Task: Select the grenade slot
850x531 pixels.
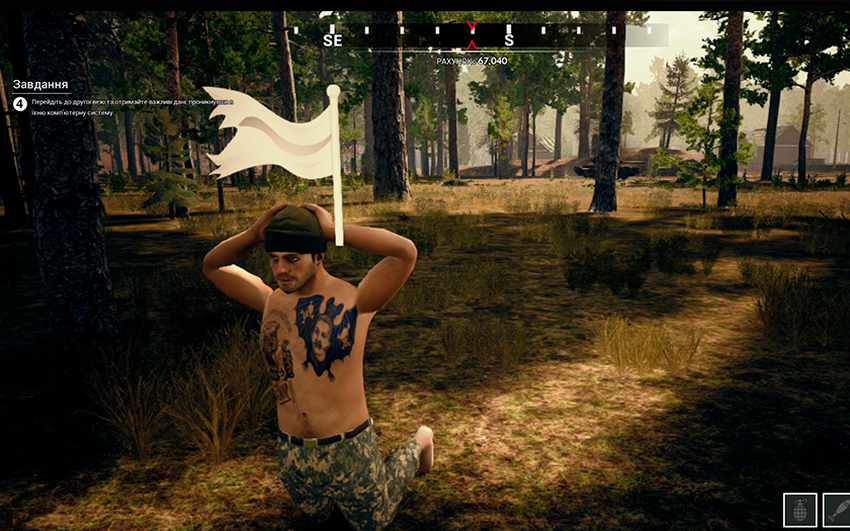Action: click(x=799, y=510)
